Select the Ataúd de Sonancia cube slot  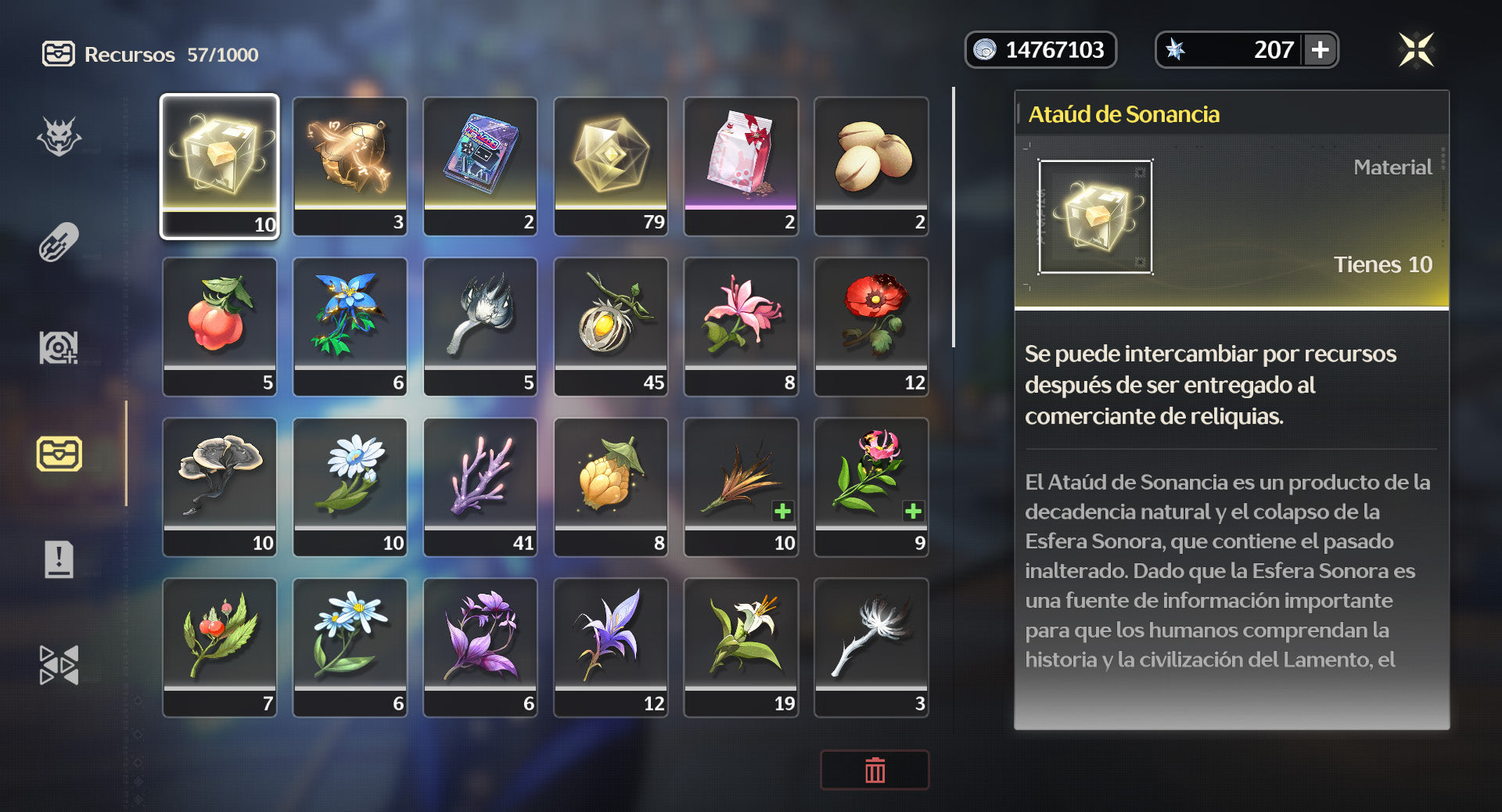click(220, 166)
